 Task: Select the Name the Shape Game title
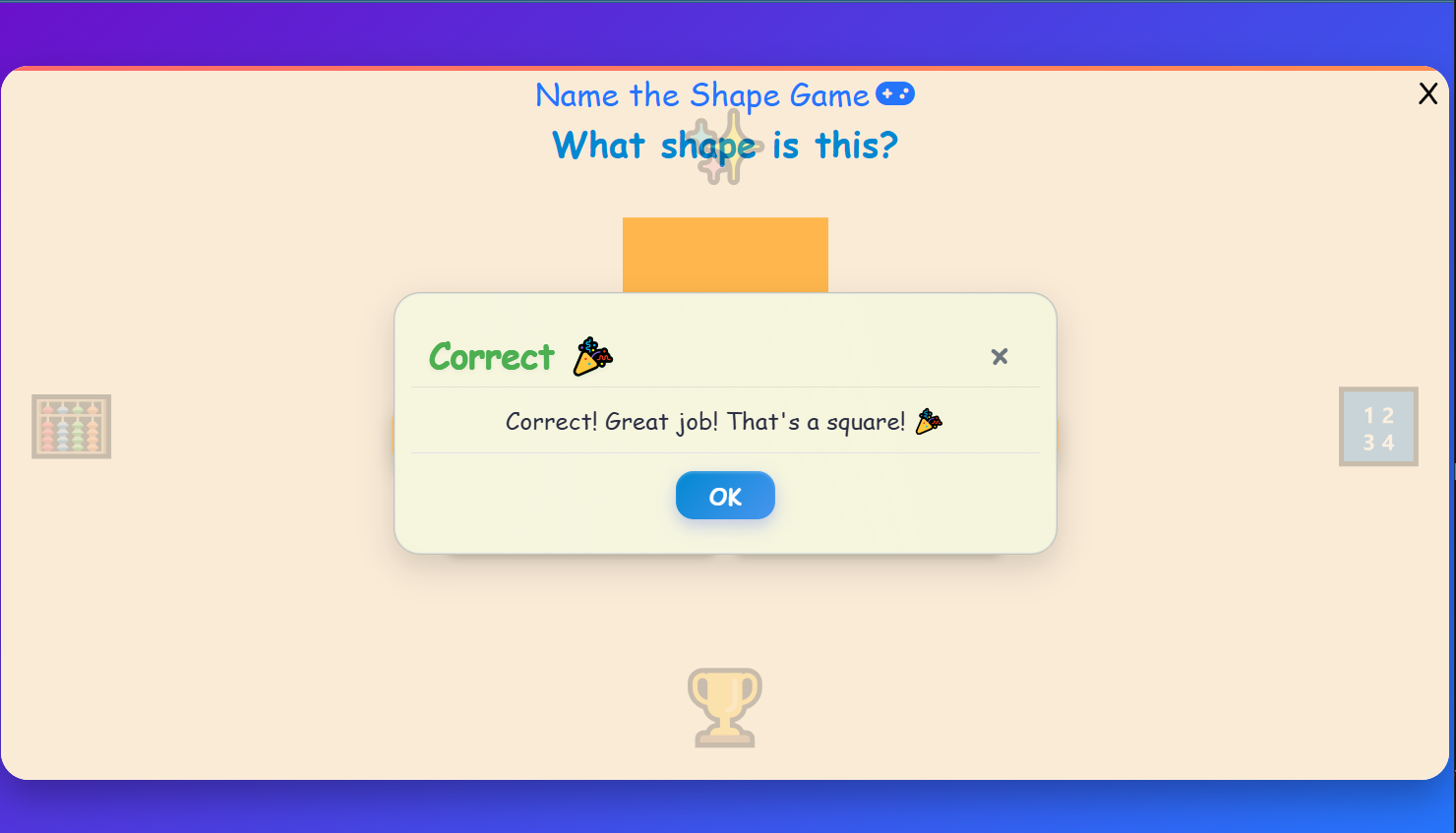701,95
